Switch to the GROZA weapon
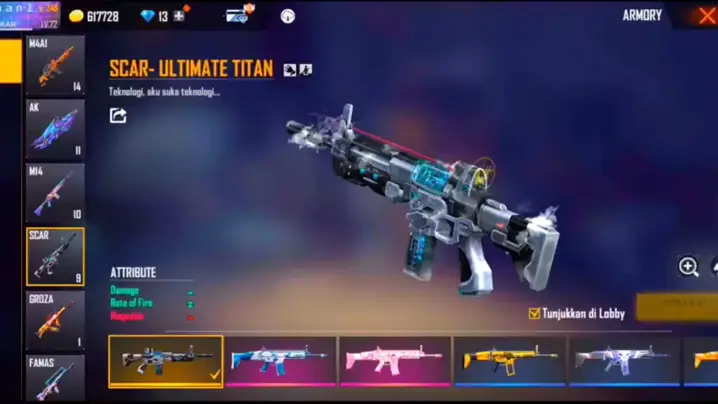 click(55, 320)
